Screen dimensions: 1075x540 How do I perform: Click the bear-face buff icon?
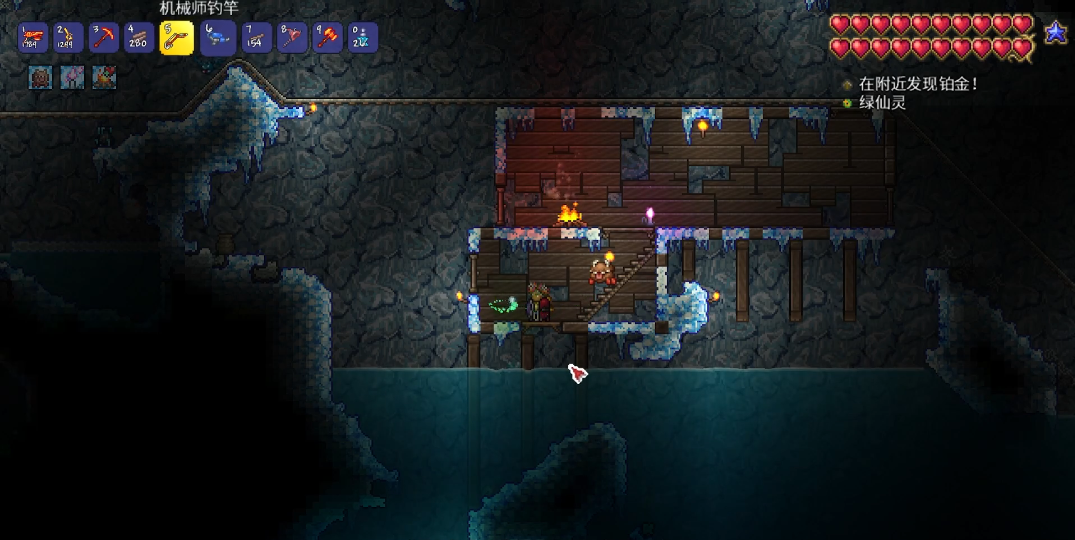(40, 77)
